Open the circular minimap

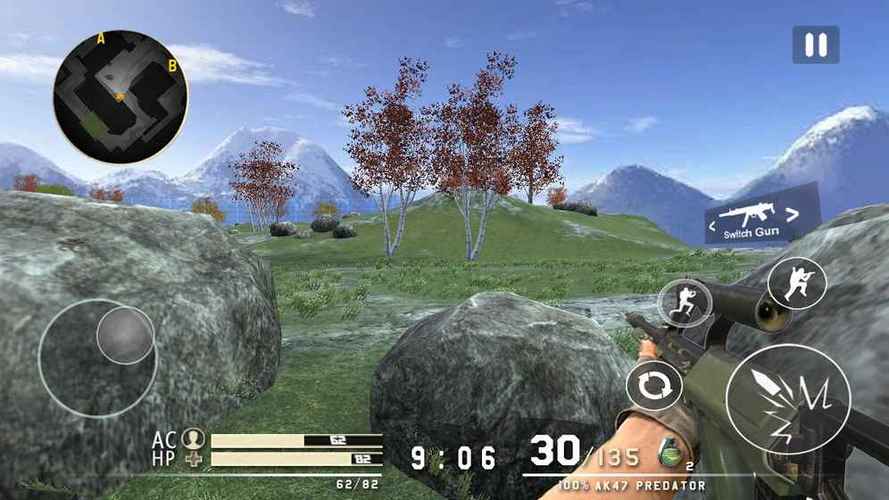click(x=120, y=96)
